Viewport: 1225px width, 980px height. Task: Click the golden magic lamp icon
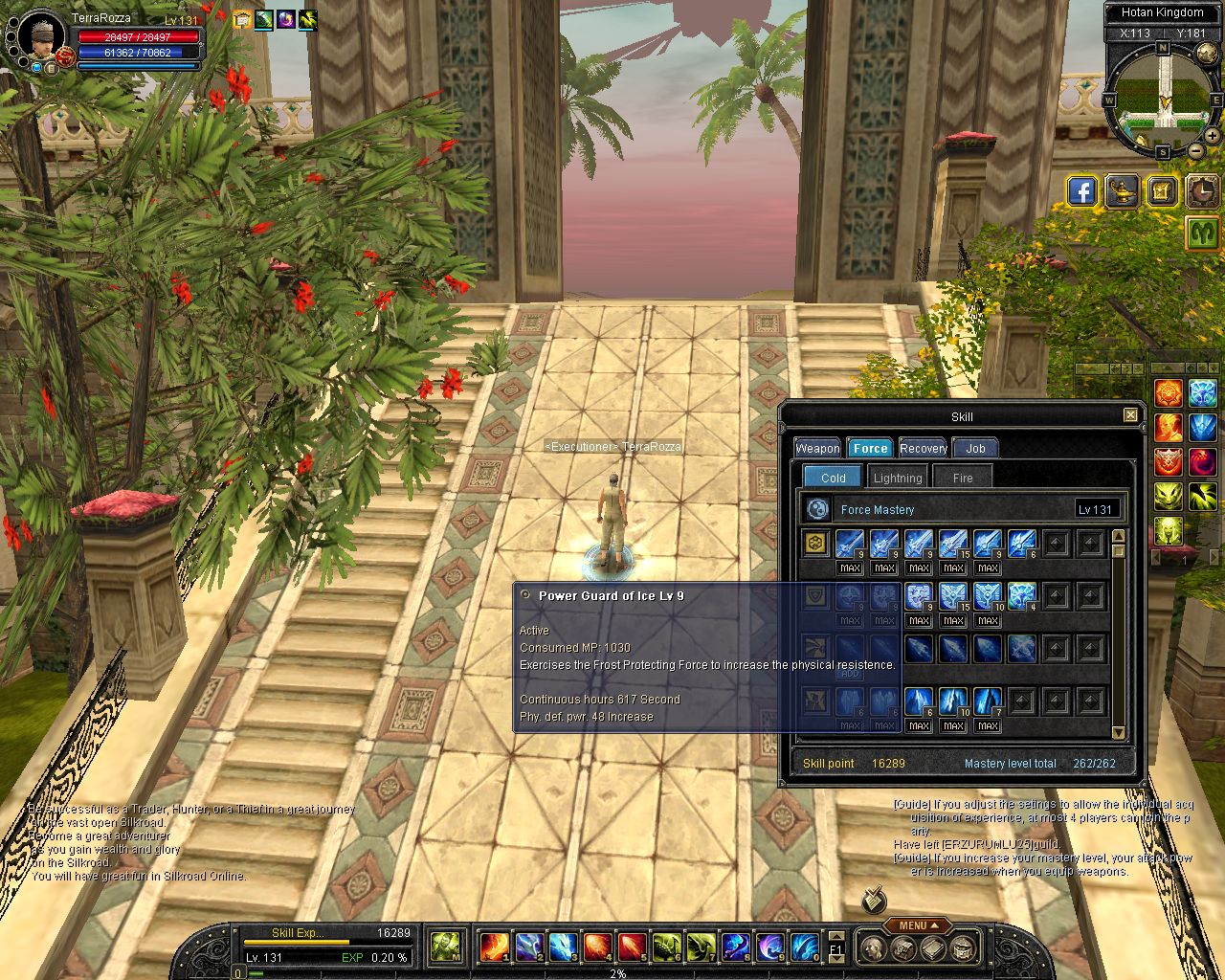coord(1122,191)
